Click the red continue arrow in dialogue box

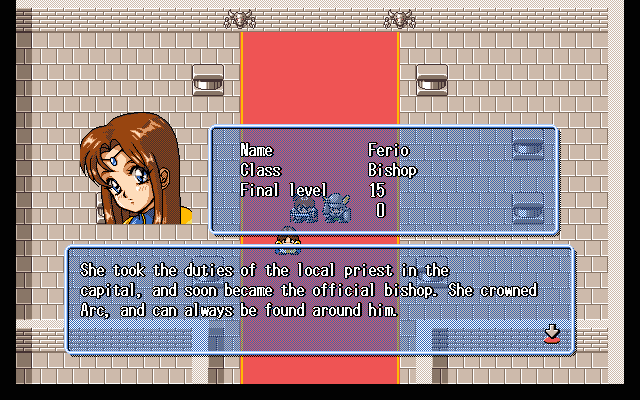point(551,333)
